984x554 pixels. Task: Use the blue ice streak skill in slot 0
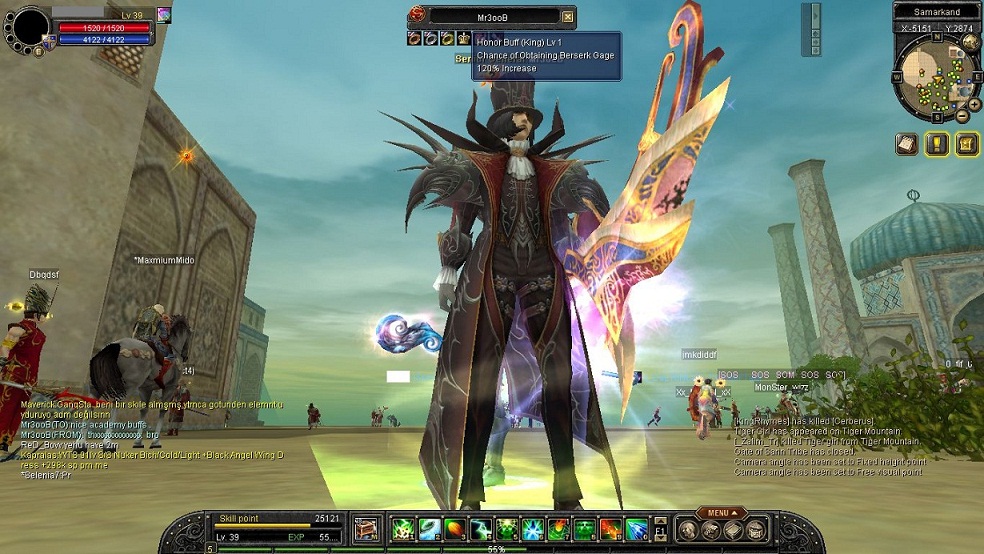coord(637,529)
